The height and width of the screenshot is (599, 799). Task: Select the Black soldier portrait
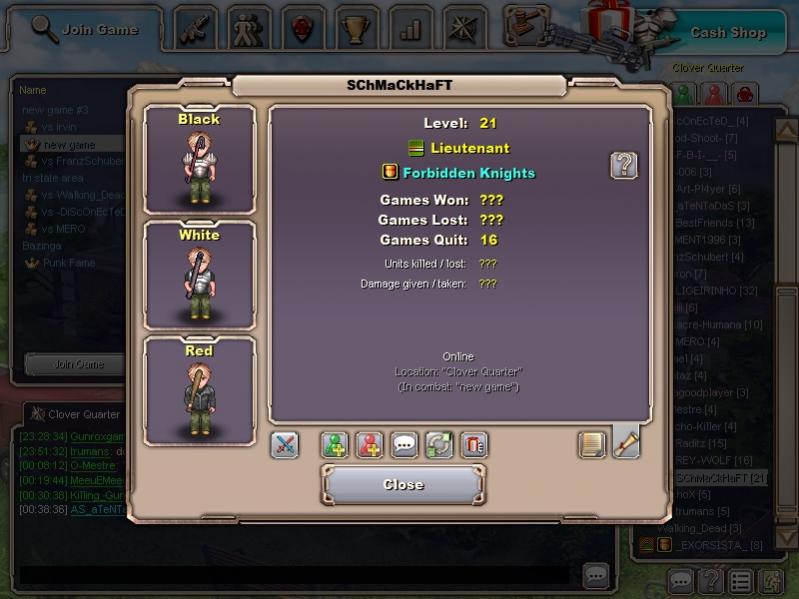pos(199,160)
